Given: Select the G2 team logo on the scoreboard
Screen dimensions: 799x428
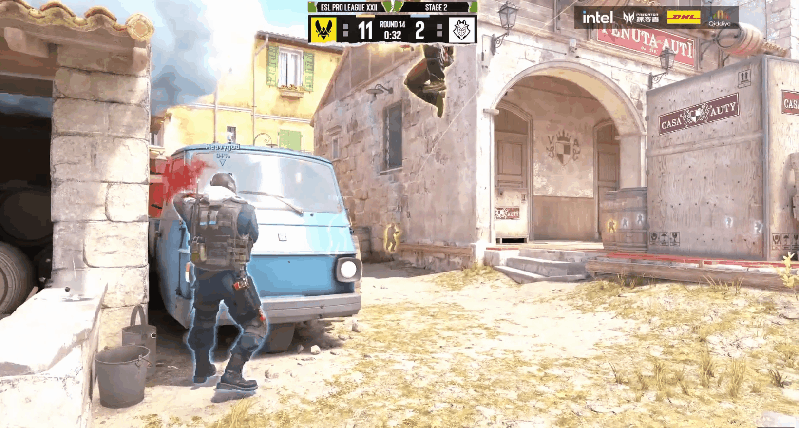Looking at the screenshot, I should (460, 29).
